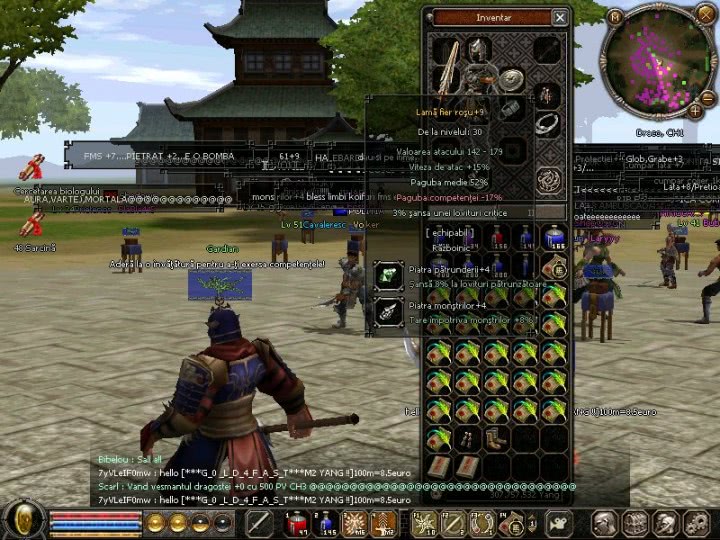This screenshot has height=540, width=720.
Task: Select the coin pouch item in inventory
Action: click(555, 266)
